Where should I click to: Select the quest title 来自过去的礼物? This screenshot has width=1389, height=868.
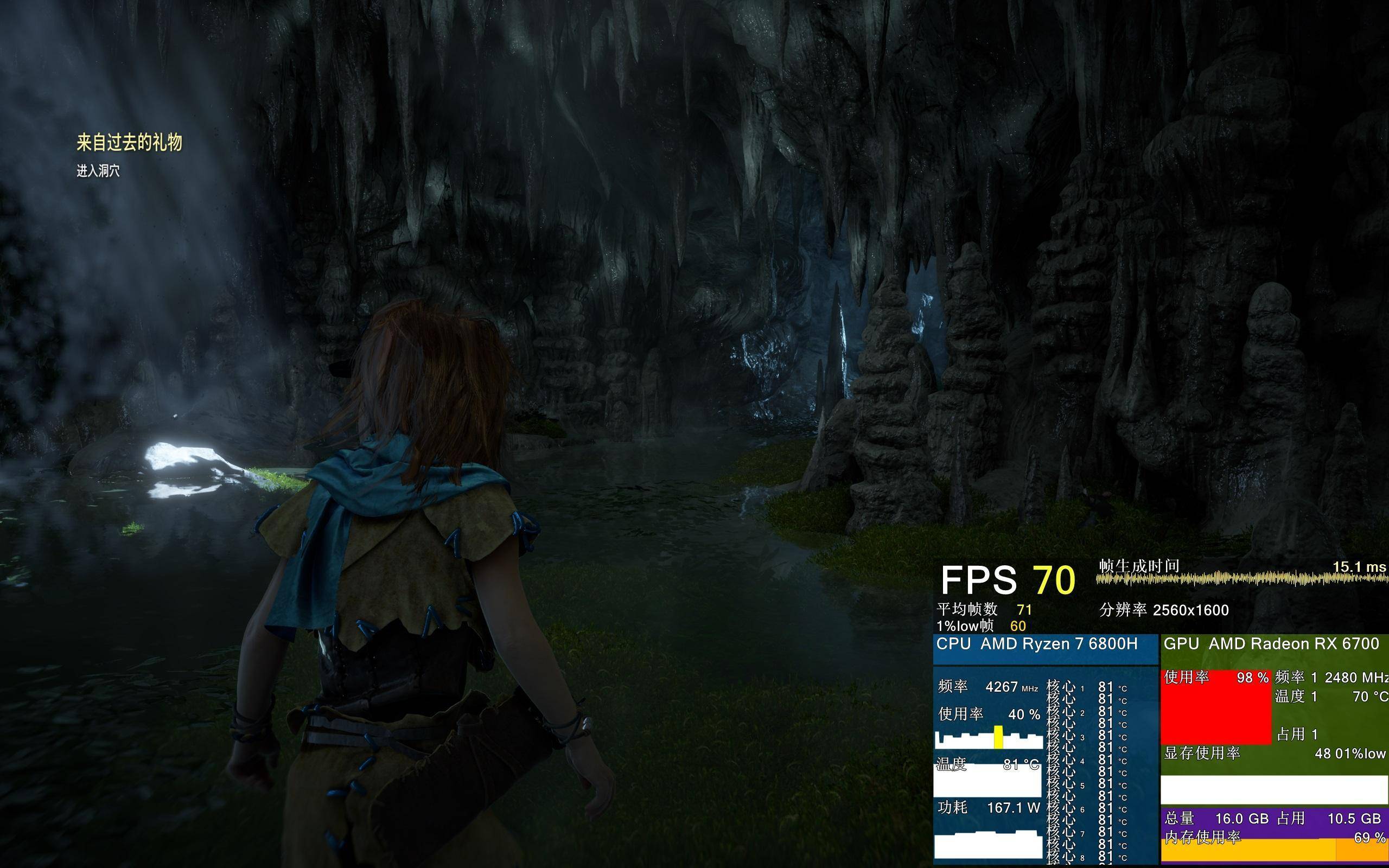pyautogui.click(x=129, y=142)
